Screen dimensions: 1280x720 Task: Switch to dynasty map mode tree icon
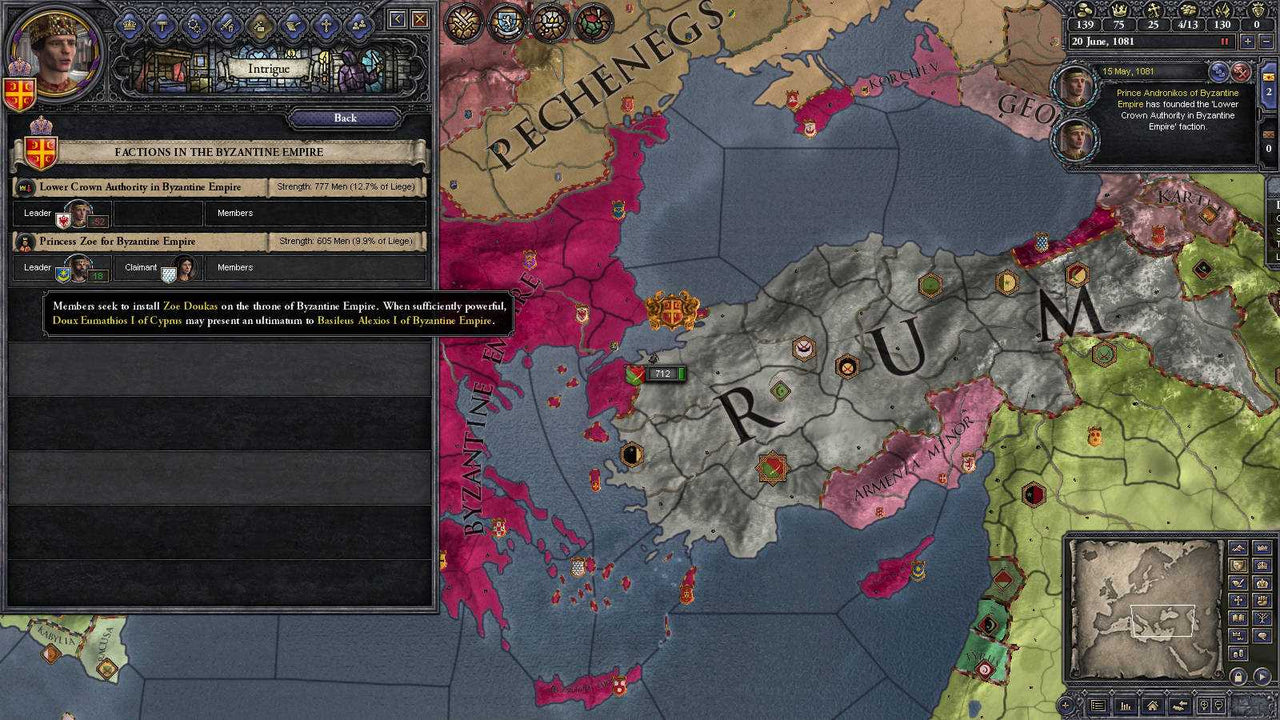(x=1262, y=617)
